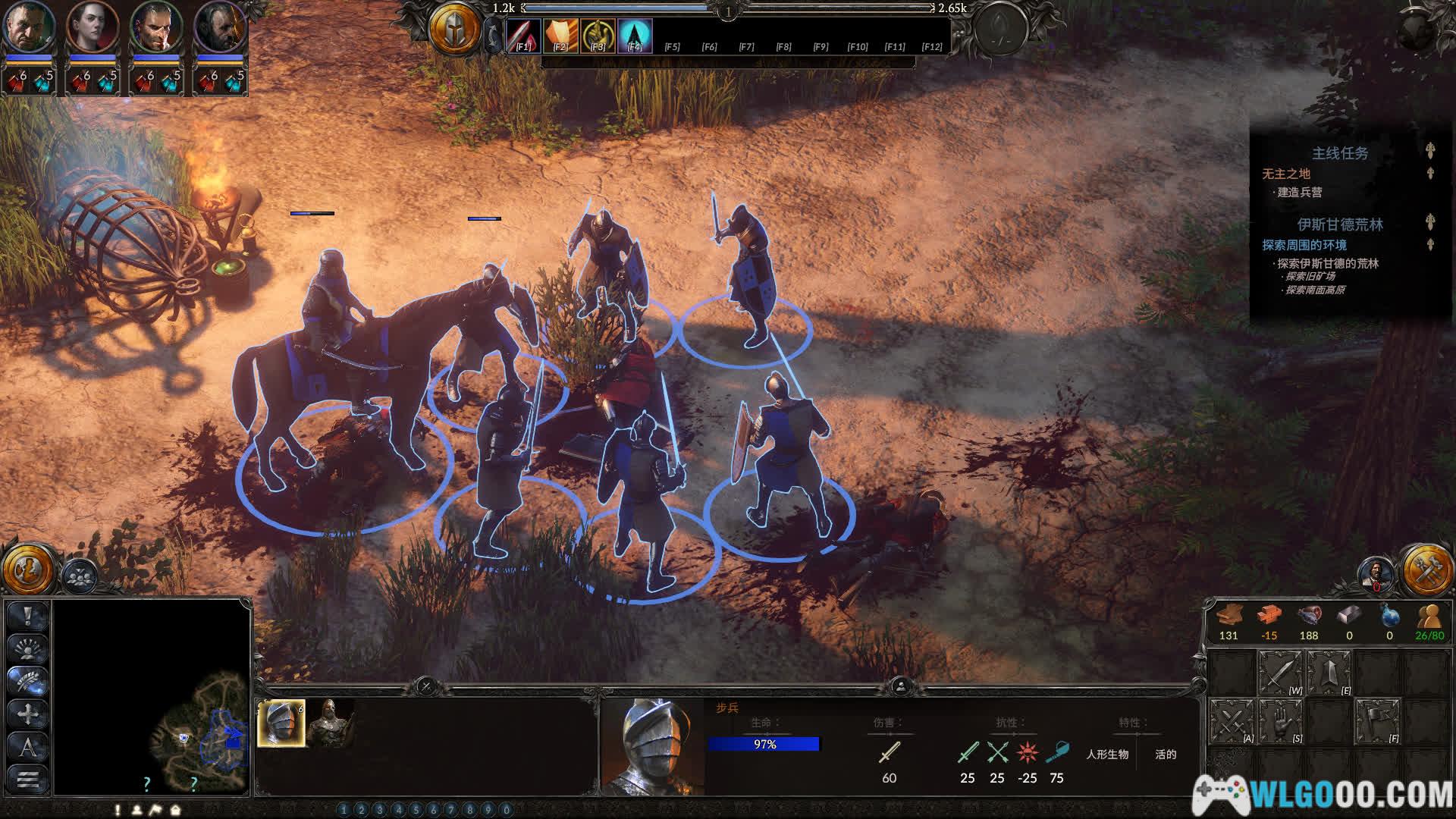
Task: Select the first hero portrait
Action: 29,27
